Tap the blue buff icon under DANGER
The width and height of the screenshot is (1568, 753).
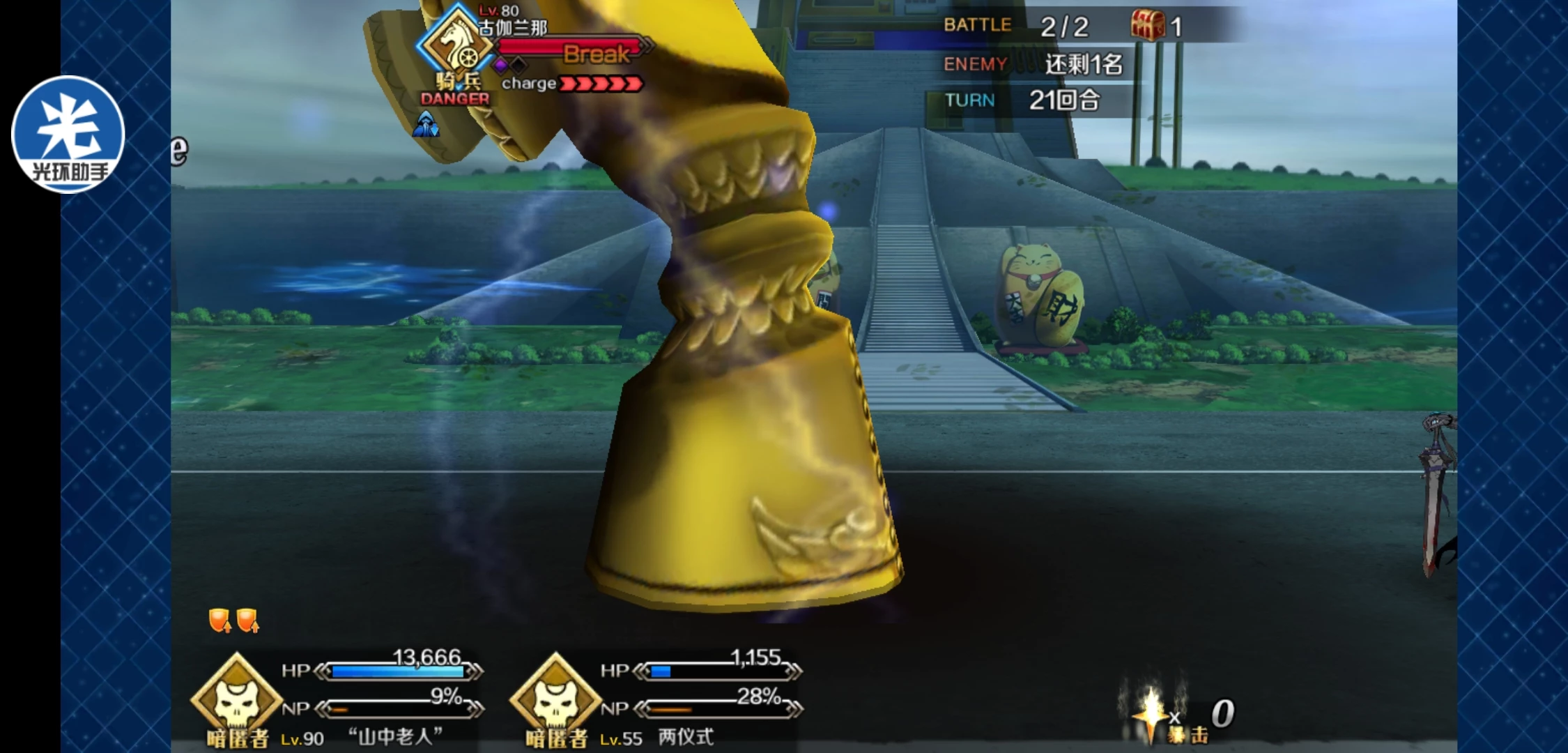(426, 125)
